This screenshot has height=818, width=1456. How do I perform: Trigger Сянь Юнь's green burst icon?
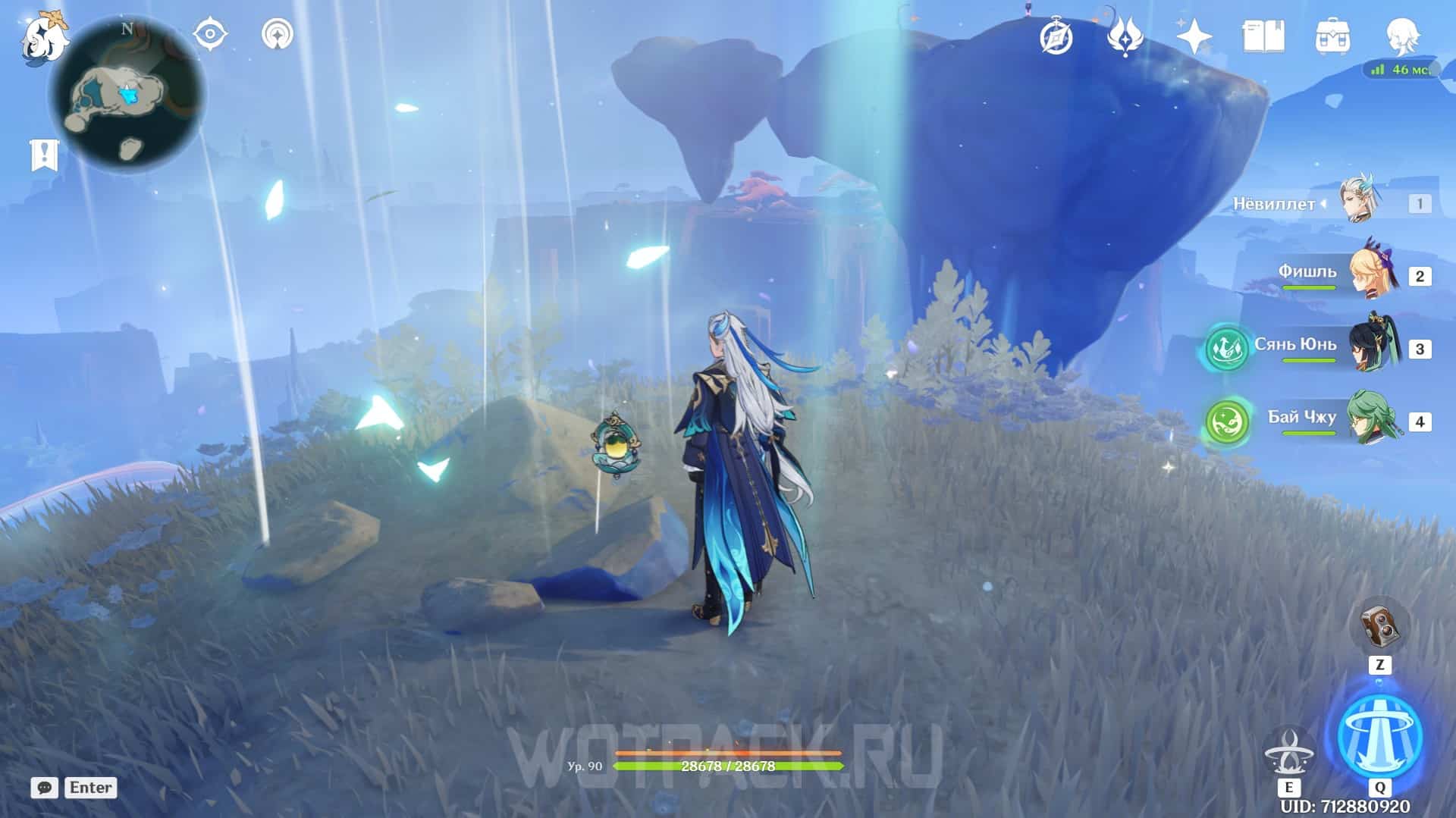(1226, 348)
